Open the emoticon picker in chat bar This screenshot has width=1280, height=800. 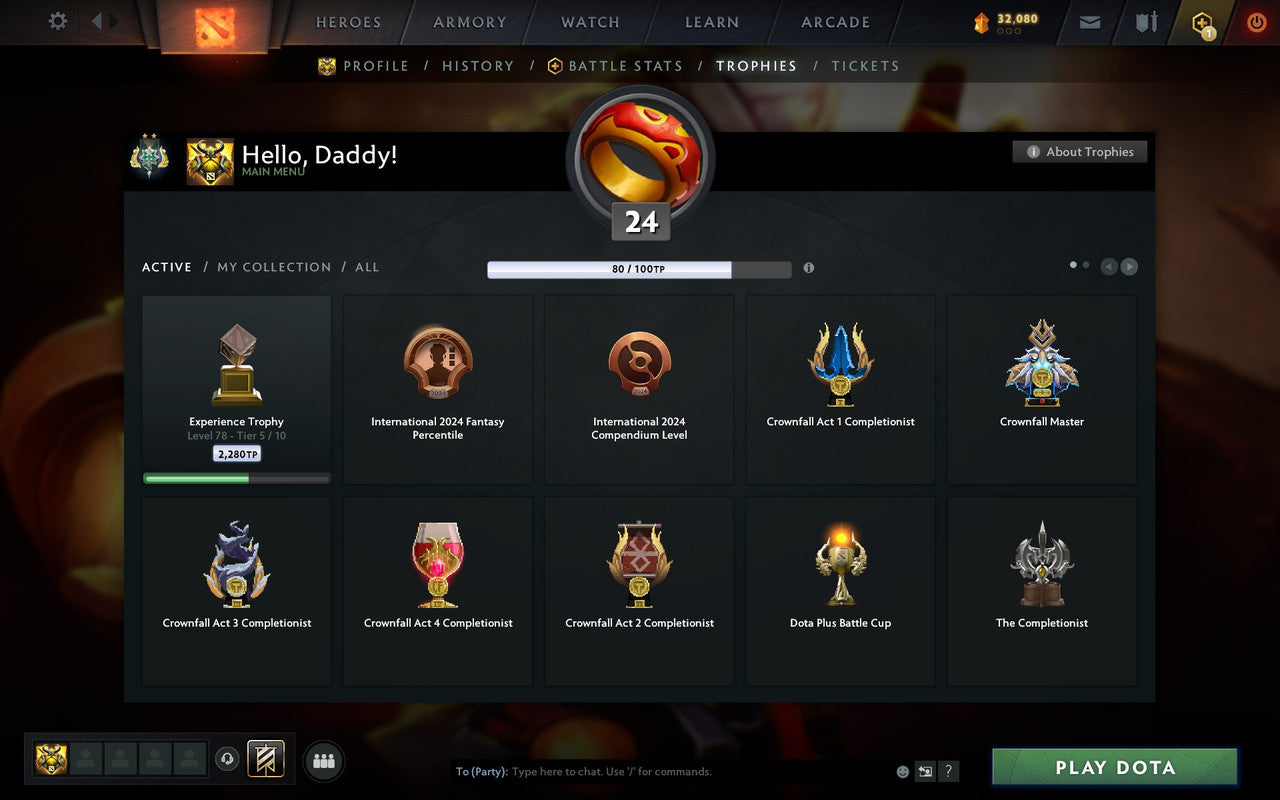tap(901, 771)
